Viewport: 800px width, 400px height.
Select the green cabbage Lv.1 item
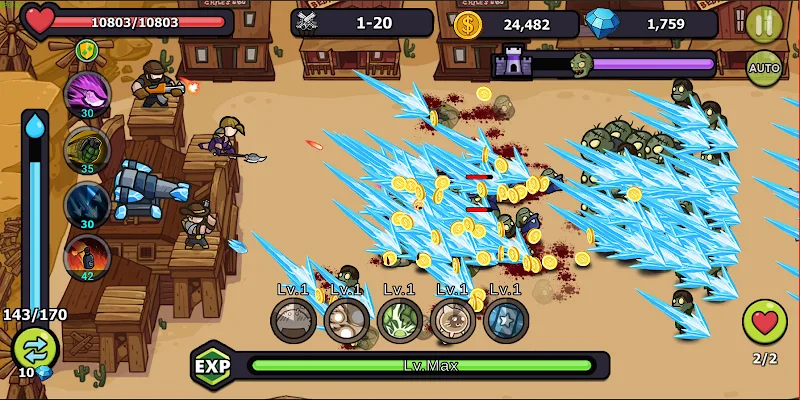pos(399,321)
